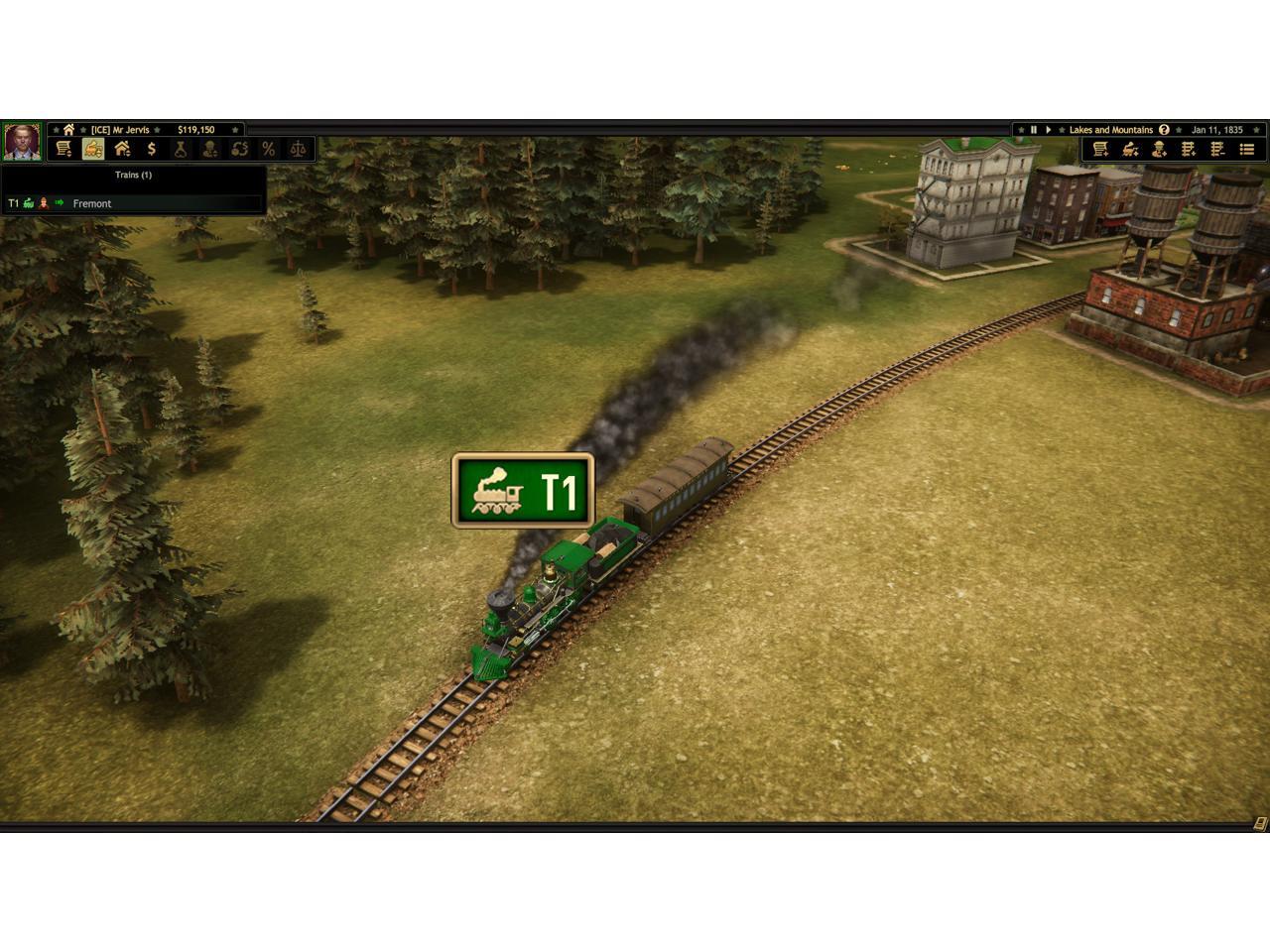This screenshot has width=1270, height=952.
Task: Click Mr Jervis's player portrait
Action: point(22,142)
